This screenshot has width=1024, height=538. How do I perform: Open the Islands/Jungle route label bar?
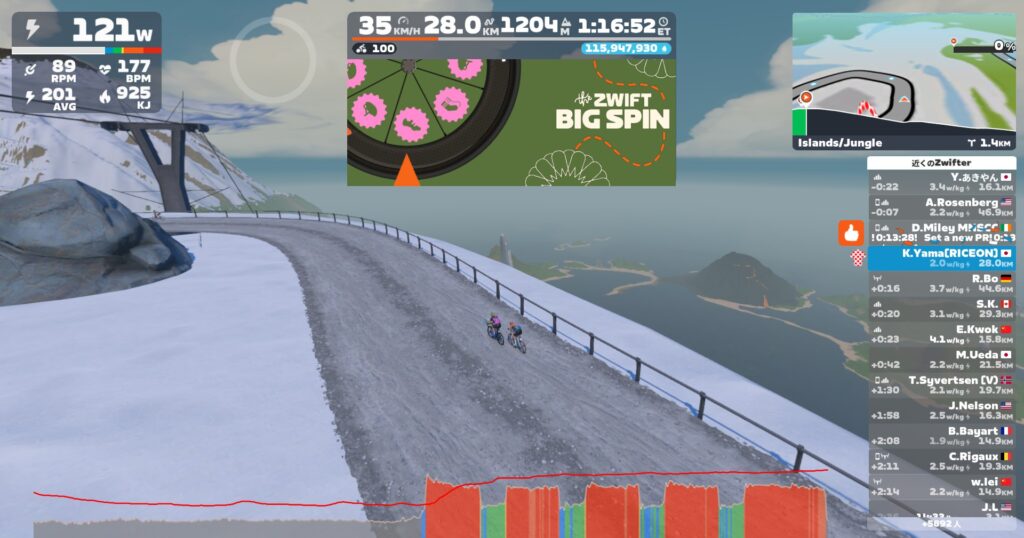point(904,143)
